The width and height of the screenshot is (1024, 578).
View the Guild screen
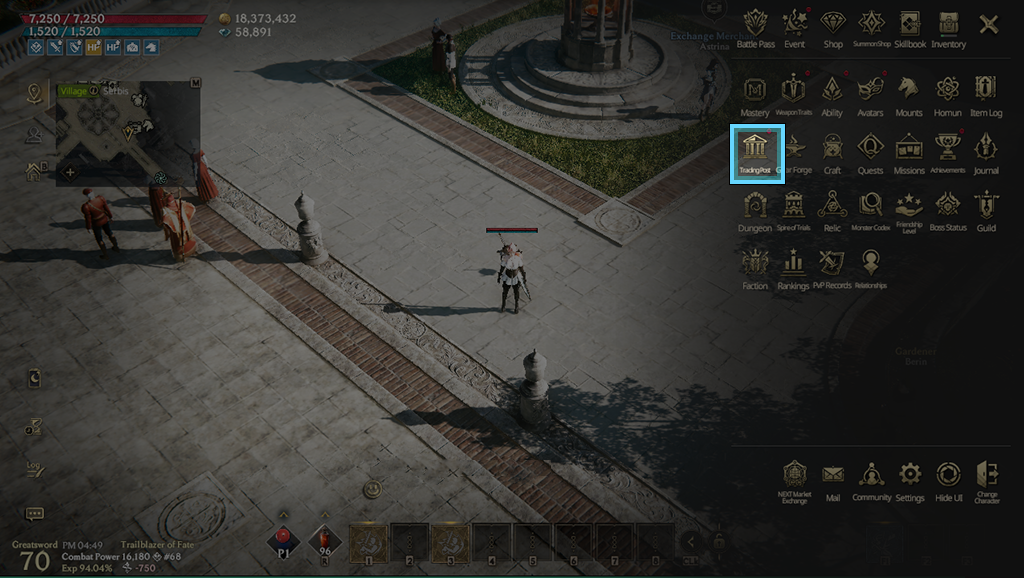[986, 209]
